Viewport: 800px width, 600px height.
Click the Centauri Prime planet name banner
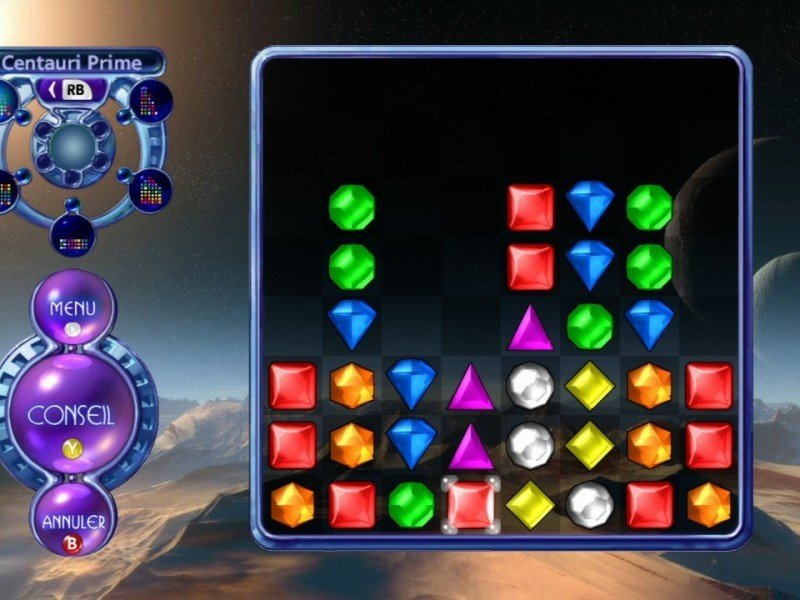pyautogui.click(x=72, y=62)
